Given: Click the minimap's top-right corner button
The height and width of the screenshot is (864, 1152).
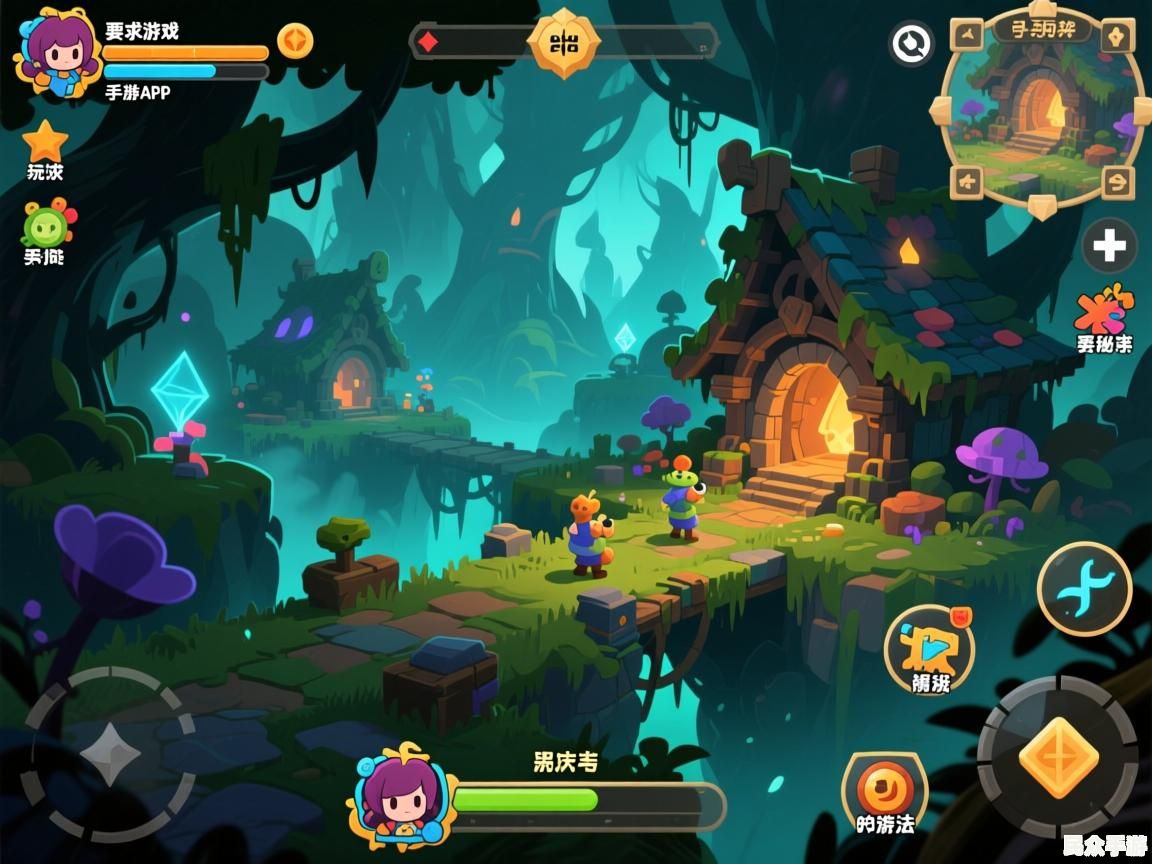Looking at the screenshot, I should [1117, 38].
